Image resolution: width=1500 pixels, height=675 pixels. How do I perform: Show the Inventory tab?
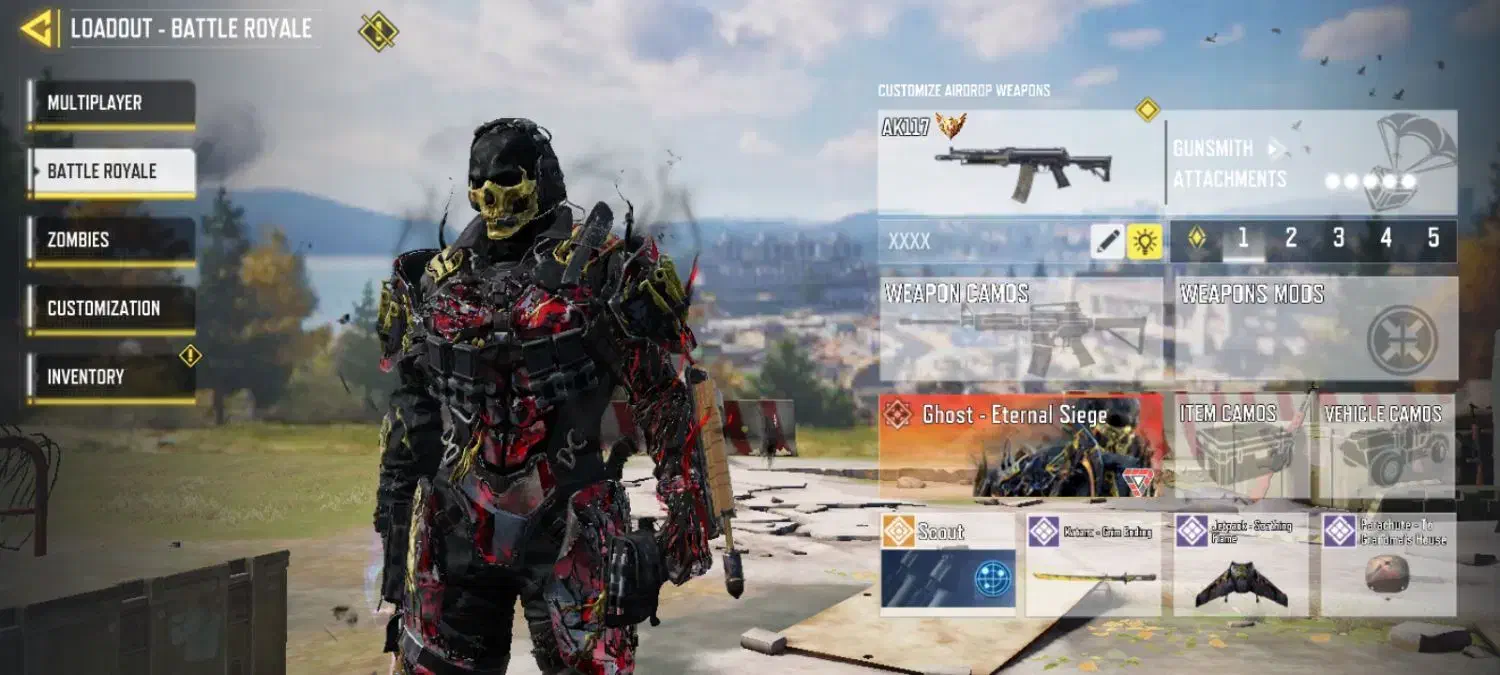click(111, 377)
